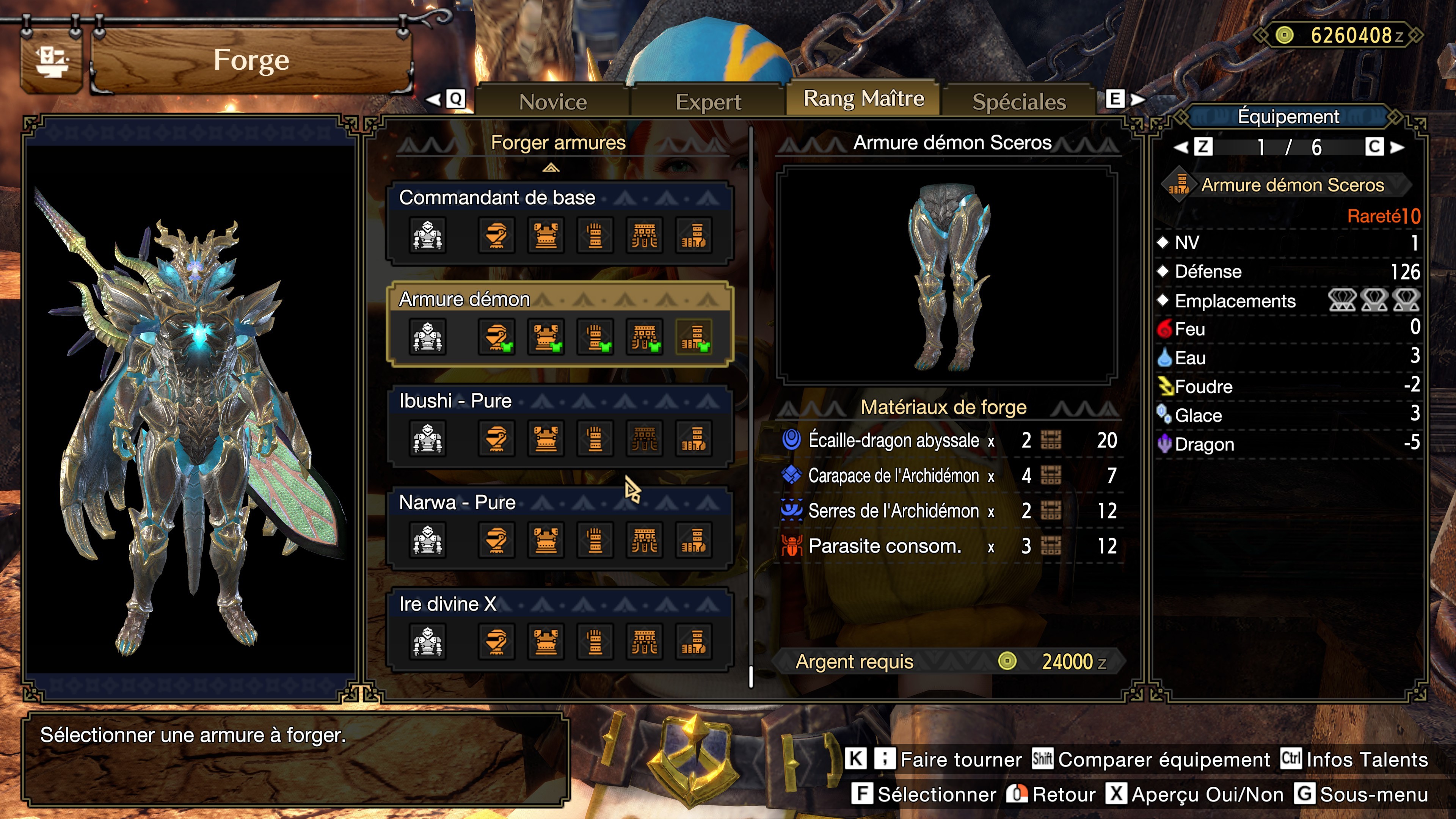Select the leg armor icon in Armure démon row
Image resolution: width=1456 pixels, height=819 pixels.
(694, 337)
